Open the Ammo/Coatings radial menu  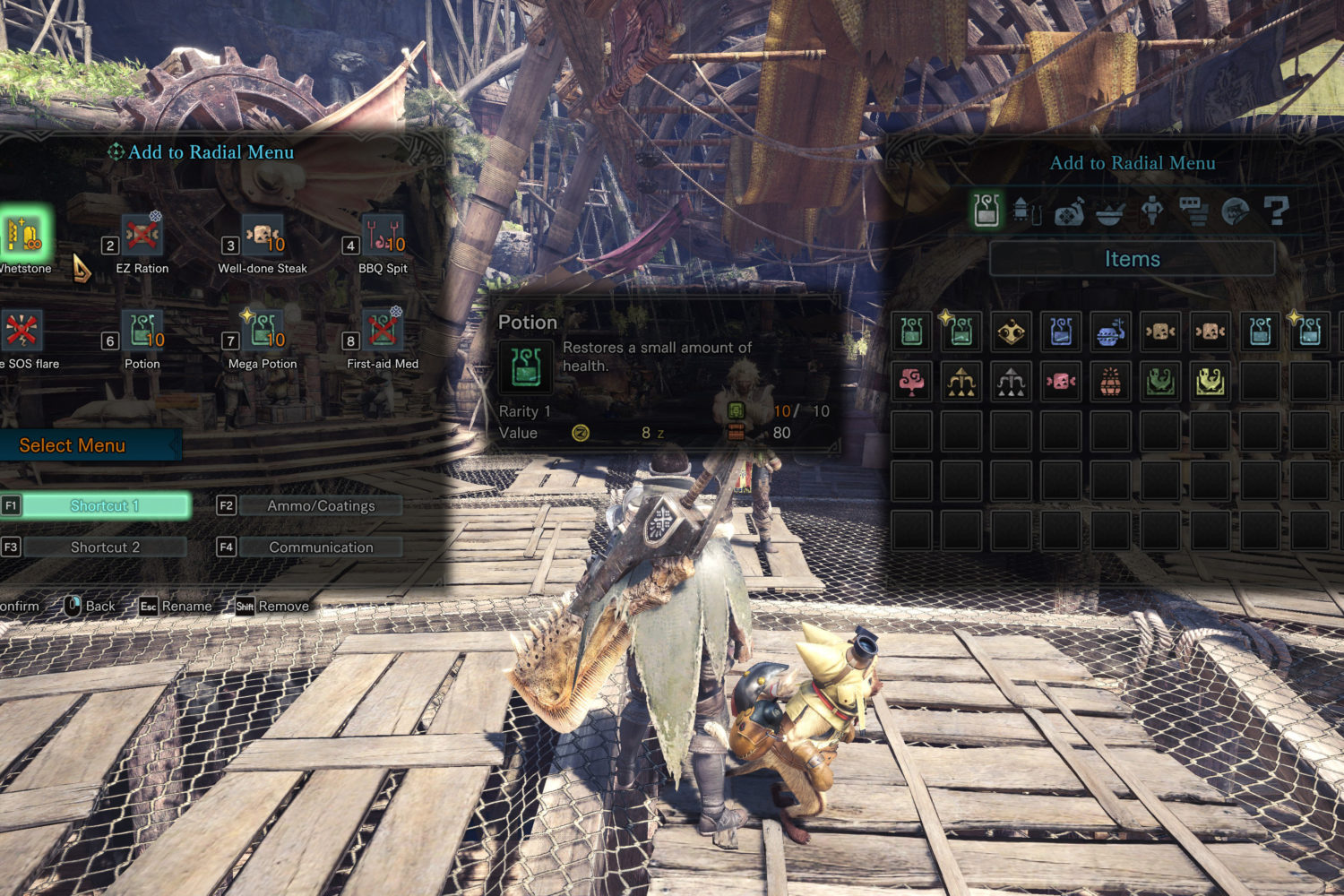click(321, 505)
